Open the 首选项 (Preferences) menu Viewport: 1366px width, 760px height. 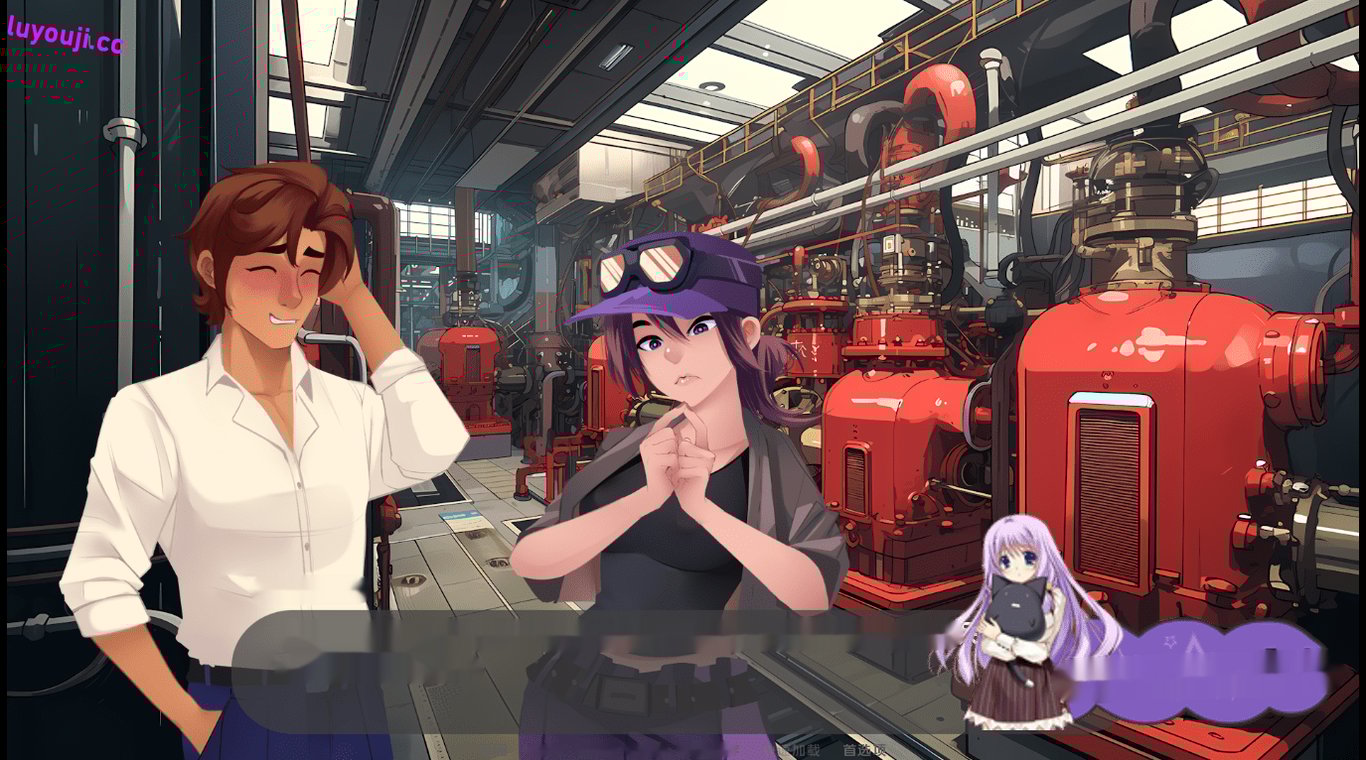[865, 748]
